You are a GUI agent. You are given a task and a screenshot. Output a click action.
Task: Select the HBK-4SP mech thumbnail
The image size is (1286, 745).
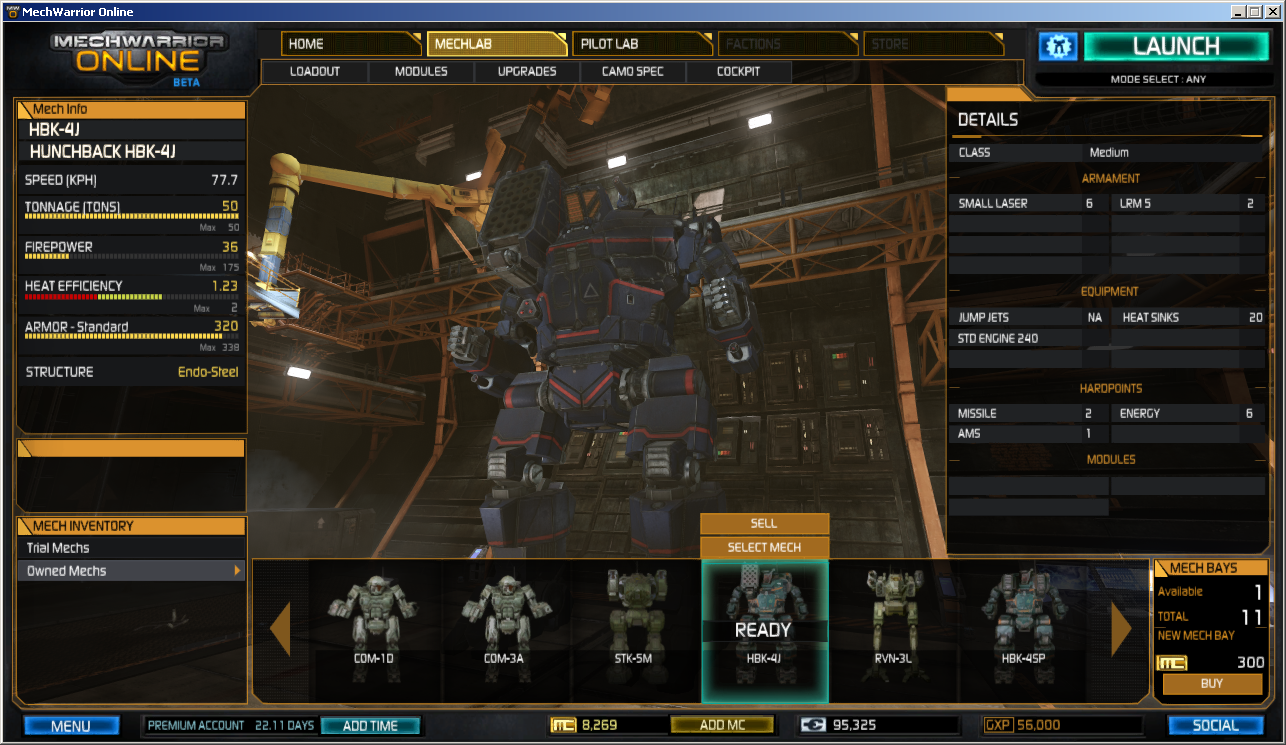pyautogui.click(x=1022, y=620)
